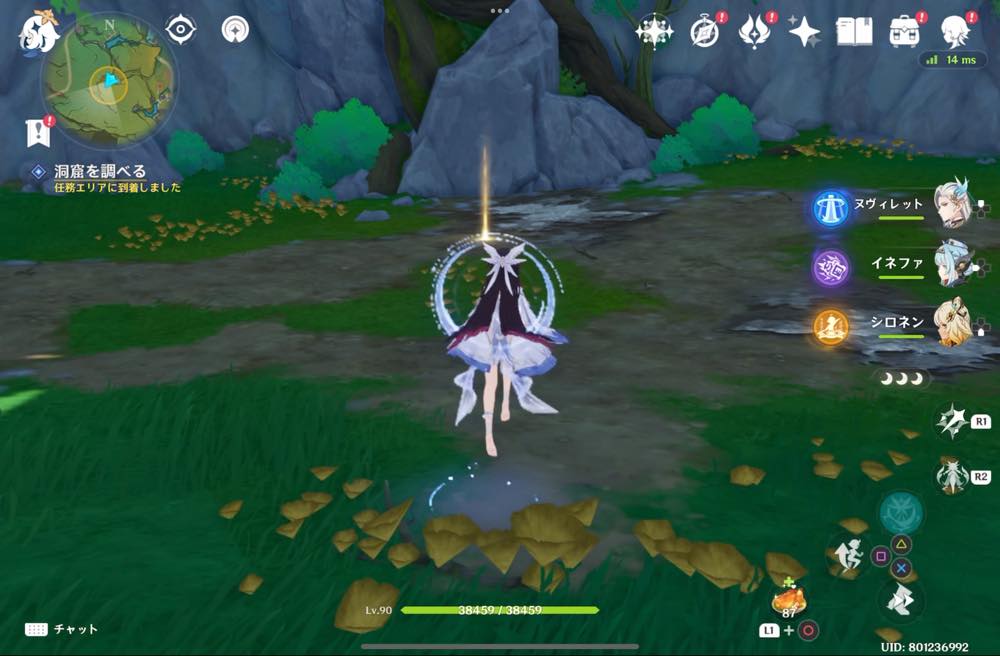Open the winged Battle Pass icon
The image size is (1000, 656).
click(753, 32)
